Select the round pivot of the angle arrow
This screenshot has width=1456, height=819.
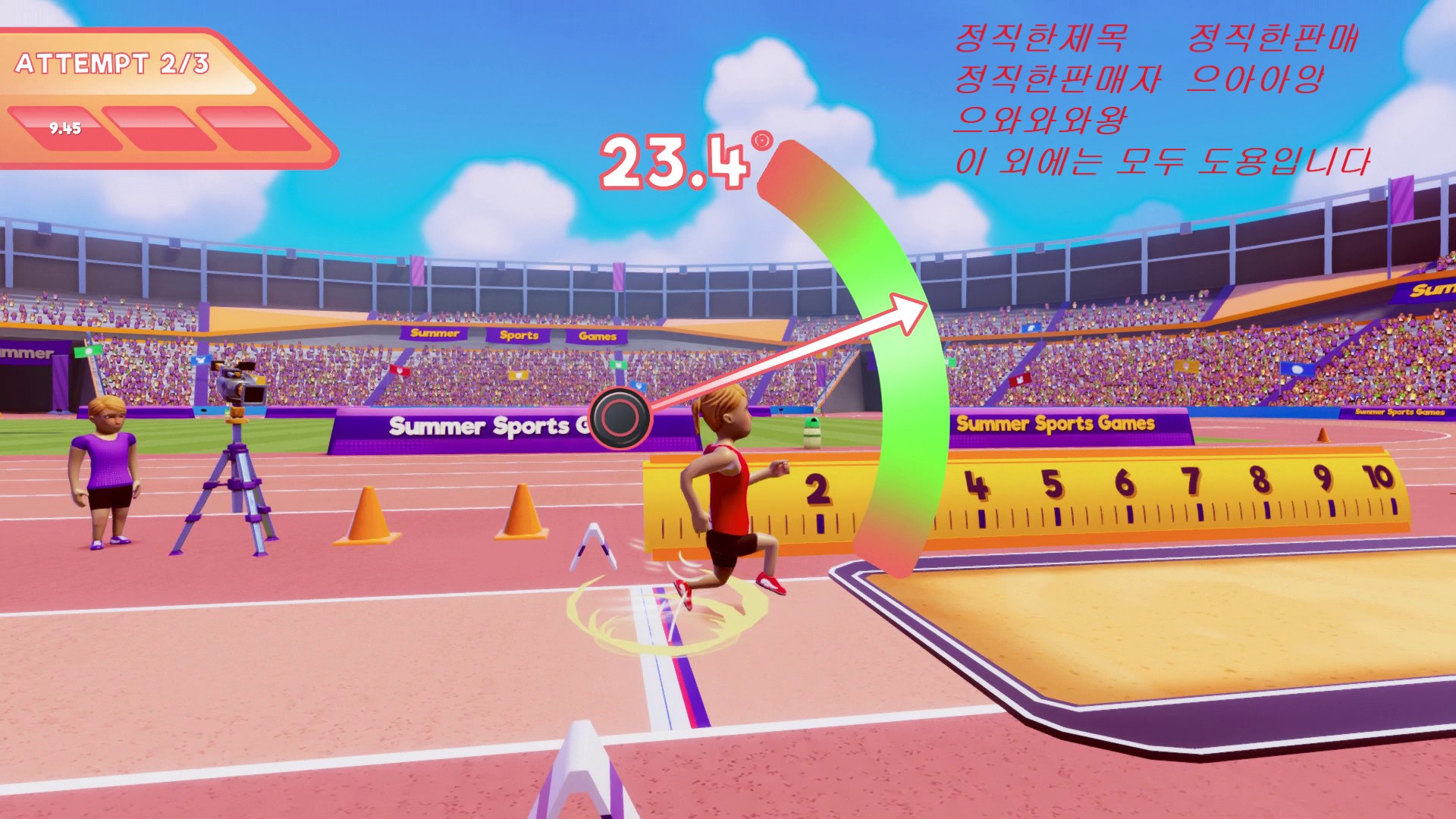click(x=620, y=418)
